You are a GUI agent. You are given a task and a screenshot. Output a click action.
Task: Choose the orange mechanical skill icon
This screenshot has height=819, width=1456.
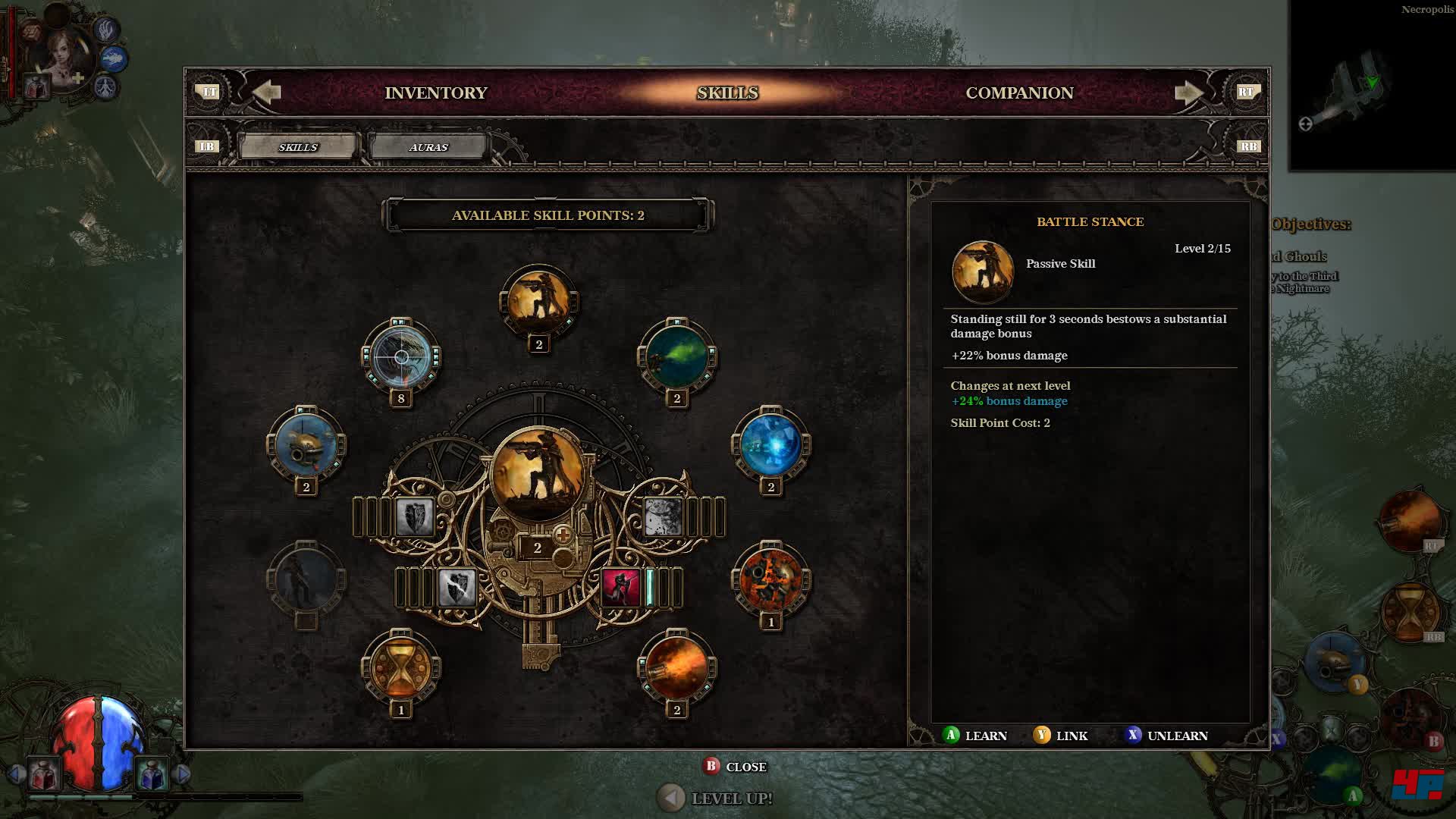pos(770,579)
